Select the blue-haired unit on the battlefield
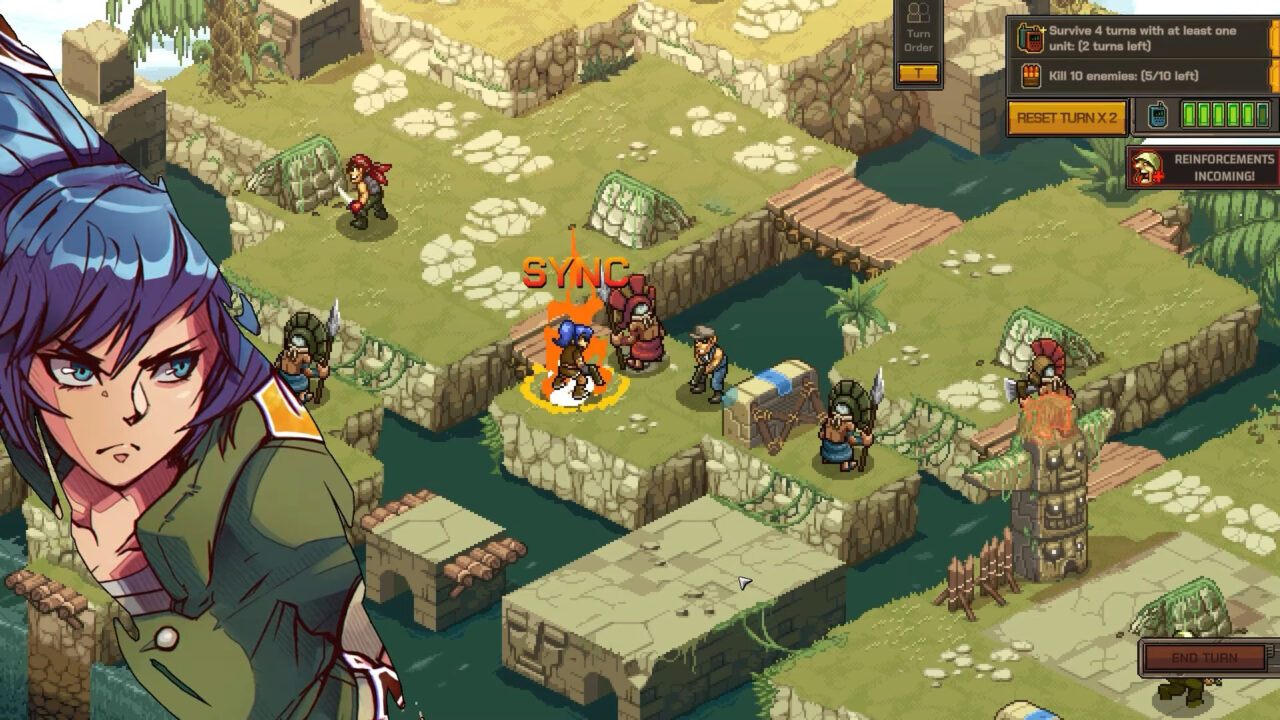Screen dimensions: 1280x720 [572, 360]
